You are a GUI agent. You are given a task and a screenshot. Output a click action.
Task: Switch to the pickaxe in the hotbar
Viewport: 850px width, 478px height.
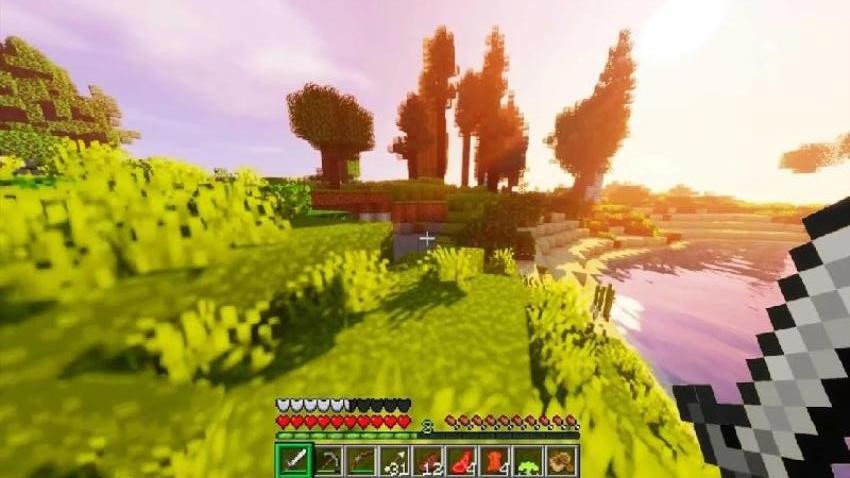pyautogui.click(x=327, y=460)
